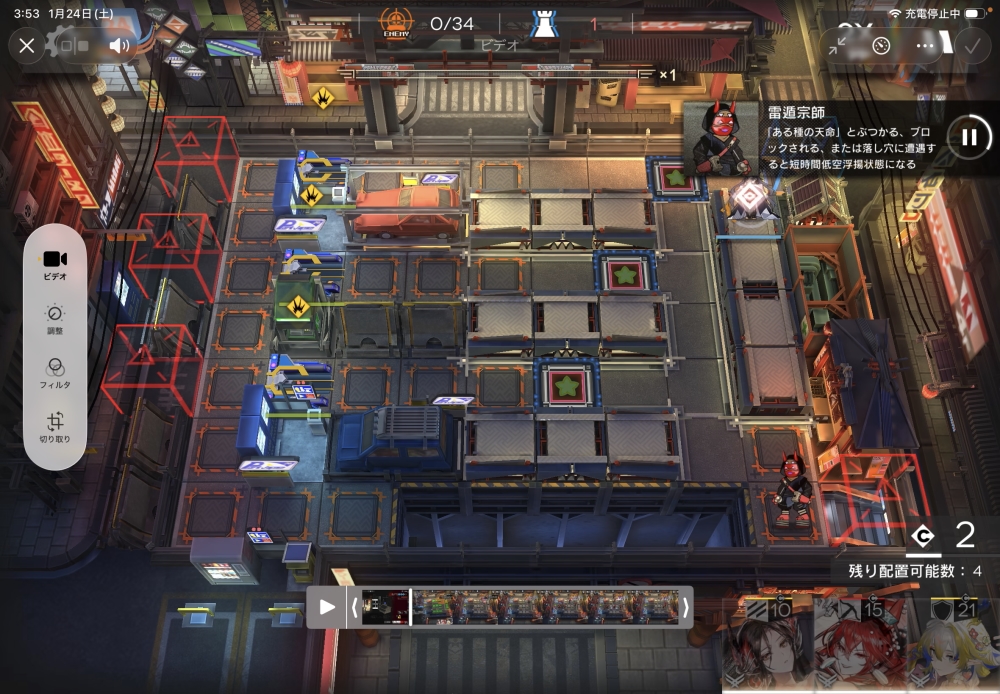
Task: Pick the cost 21 blonde operator card
Action: coord(952,644)
